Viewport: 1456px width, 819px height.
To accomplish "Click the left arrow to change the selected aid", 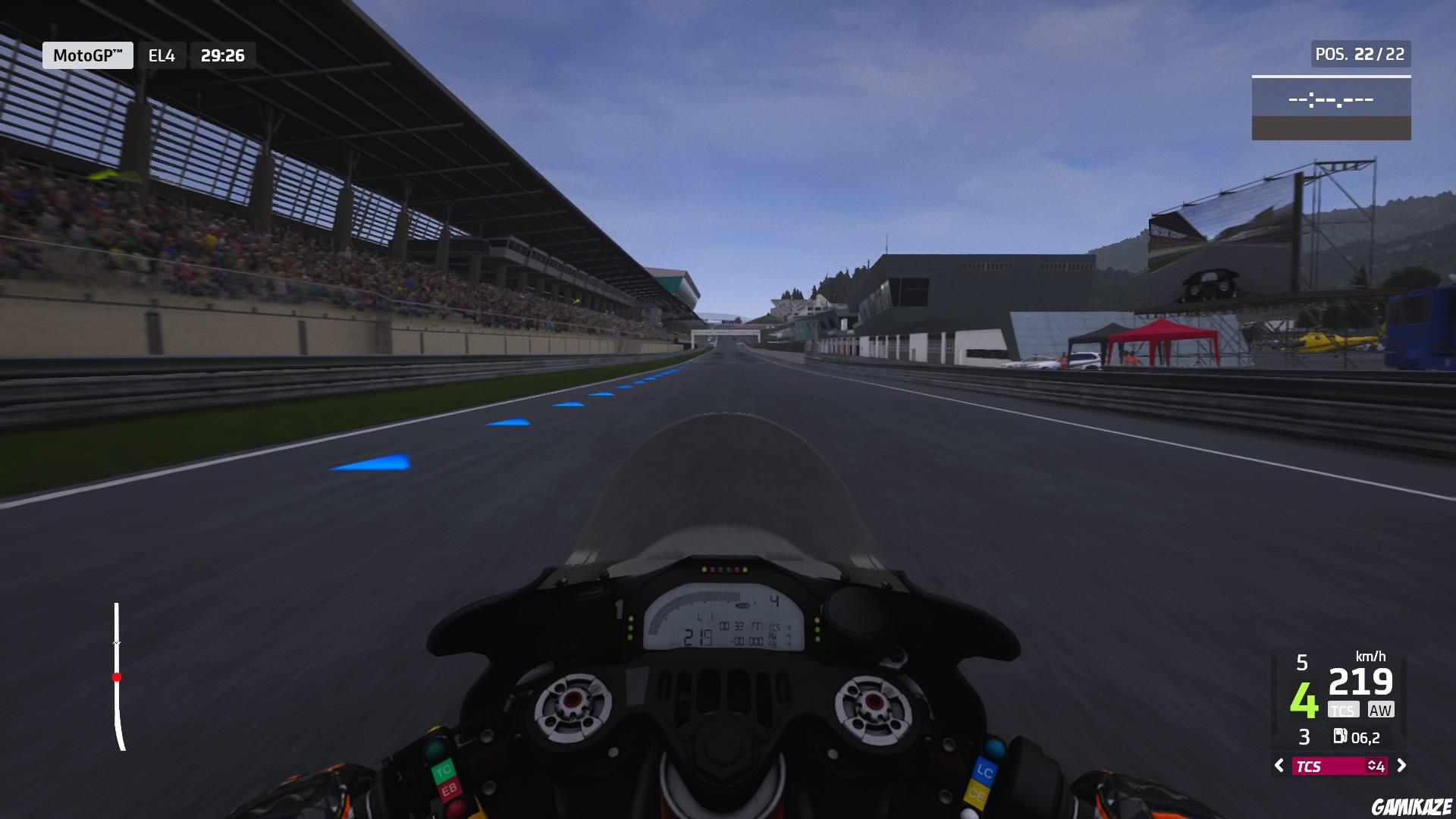I will coord(1279,766).
